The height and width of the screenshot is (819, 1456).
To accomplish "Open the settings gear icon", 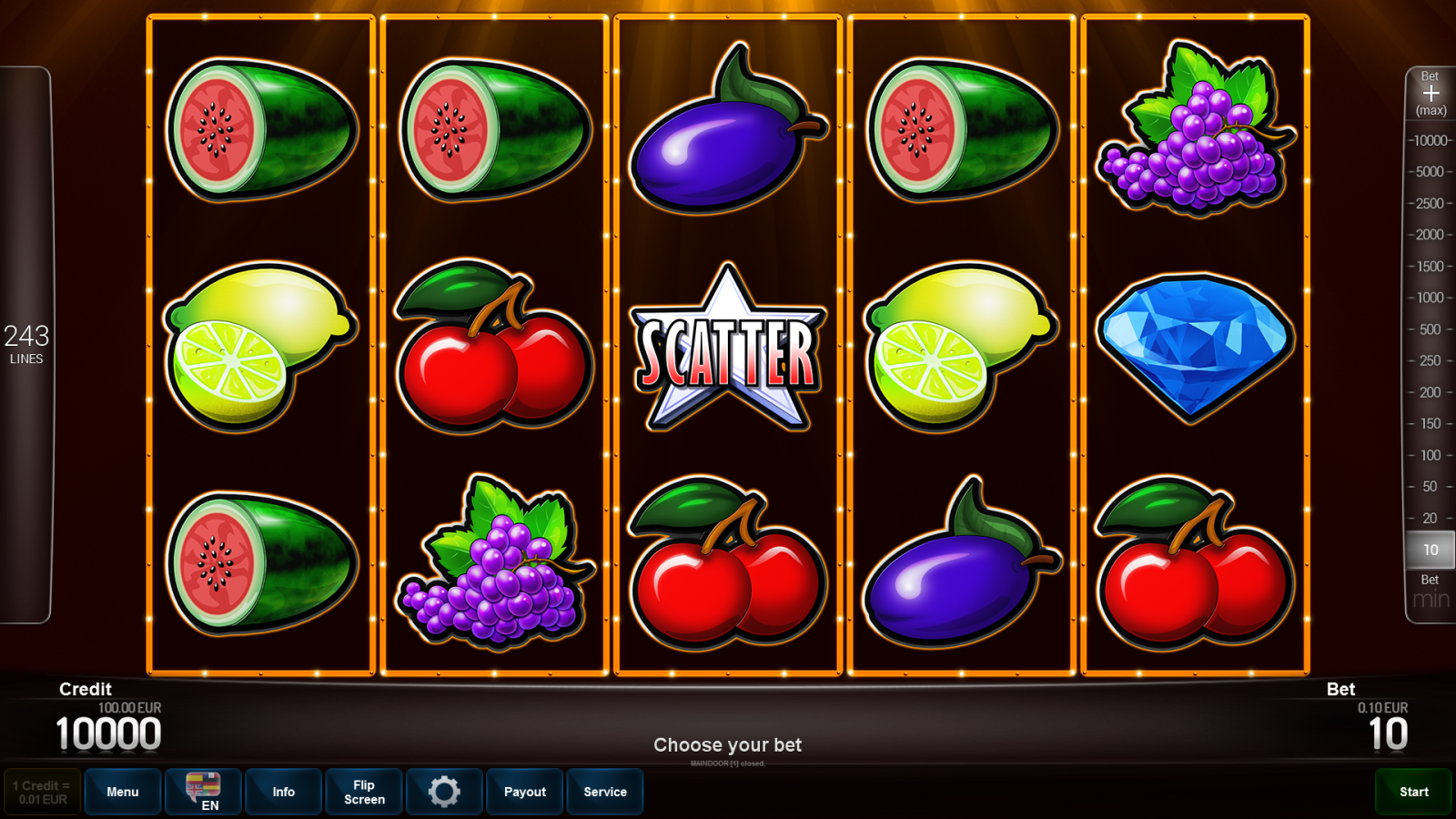I will pos(444,792).
